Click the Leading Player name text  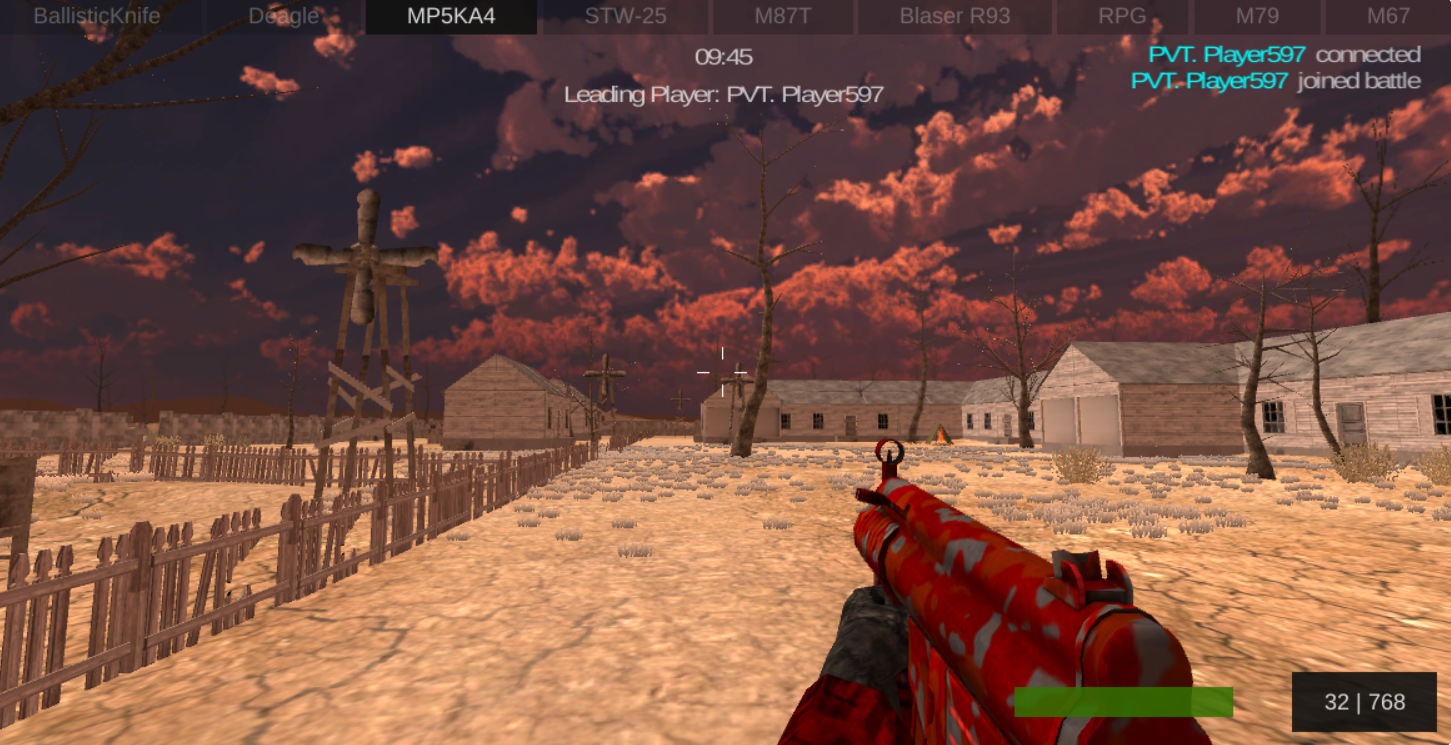tap(723, 96)
